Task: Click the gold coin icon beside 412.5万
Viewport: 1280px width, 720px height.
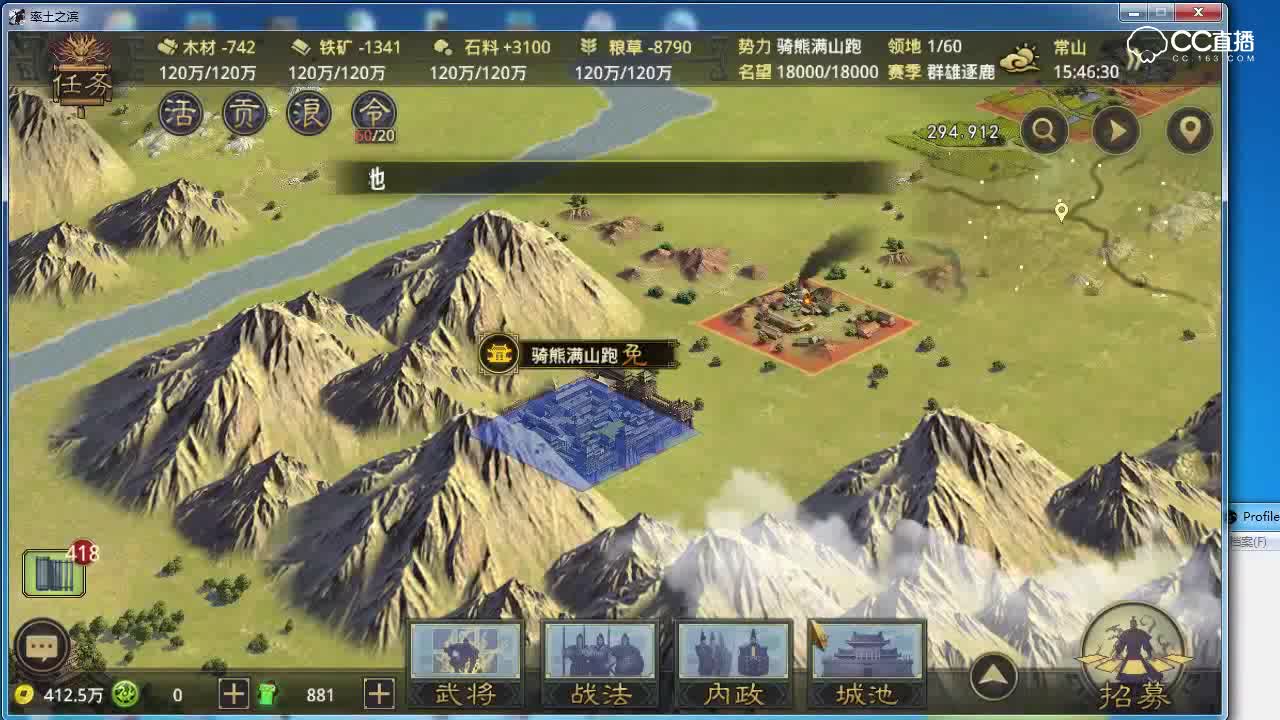Action: tap(22, 692)
